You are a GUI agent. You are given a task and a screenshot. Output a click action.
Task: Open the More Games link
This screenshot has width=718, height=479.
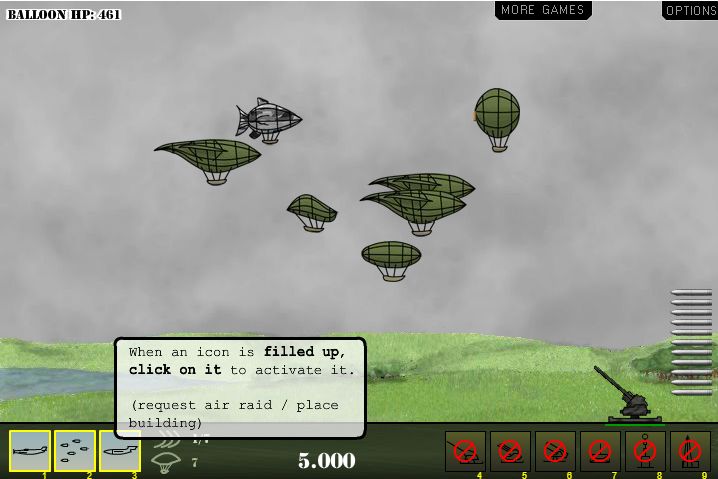(x=543, y=10)
